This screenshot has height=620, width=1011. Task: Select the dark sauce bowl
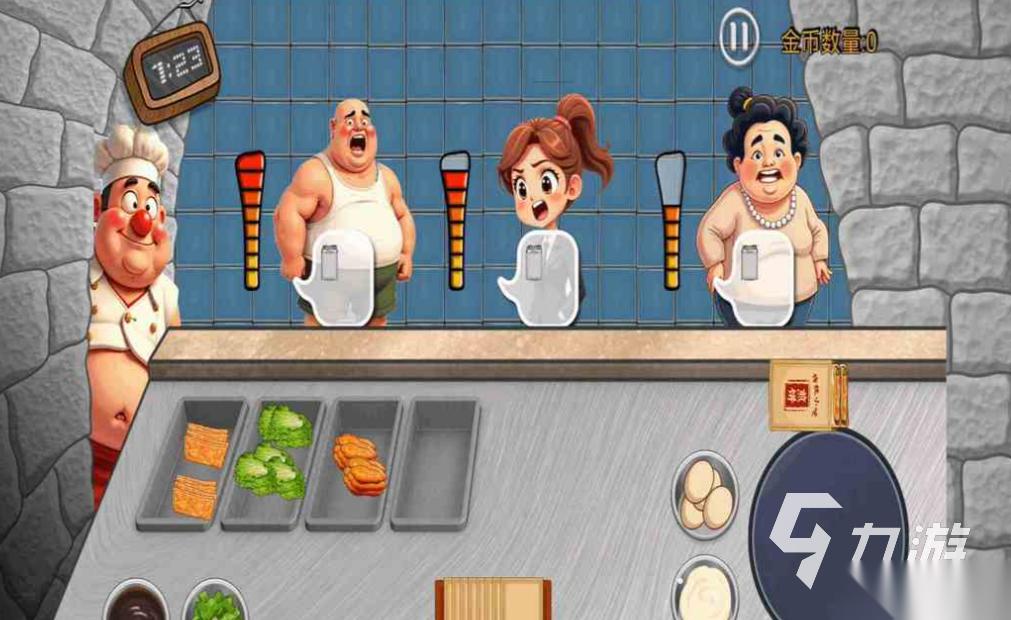coord(133,603)
